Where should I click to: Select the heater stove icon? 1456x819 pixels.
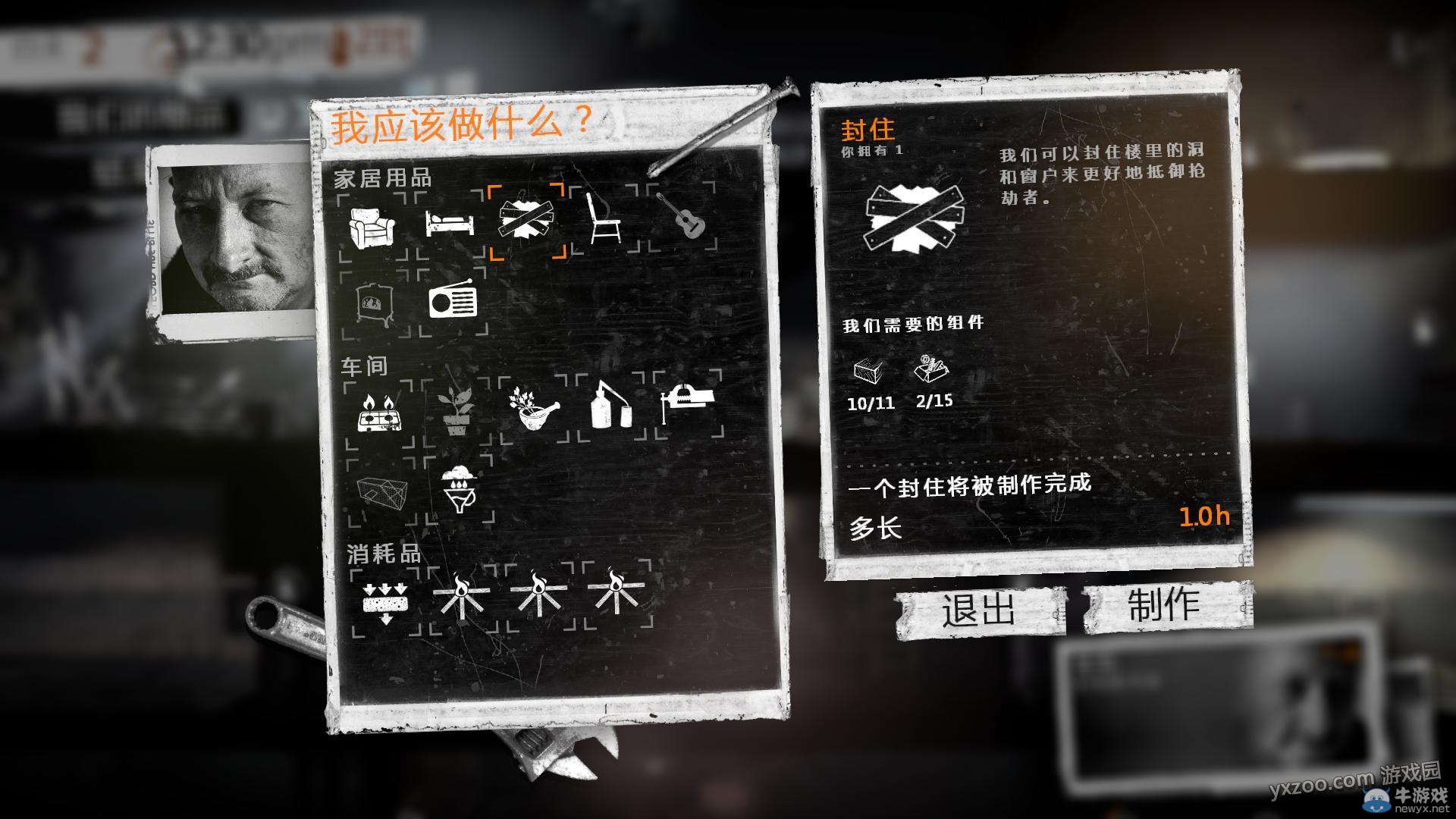pos(372,304)
